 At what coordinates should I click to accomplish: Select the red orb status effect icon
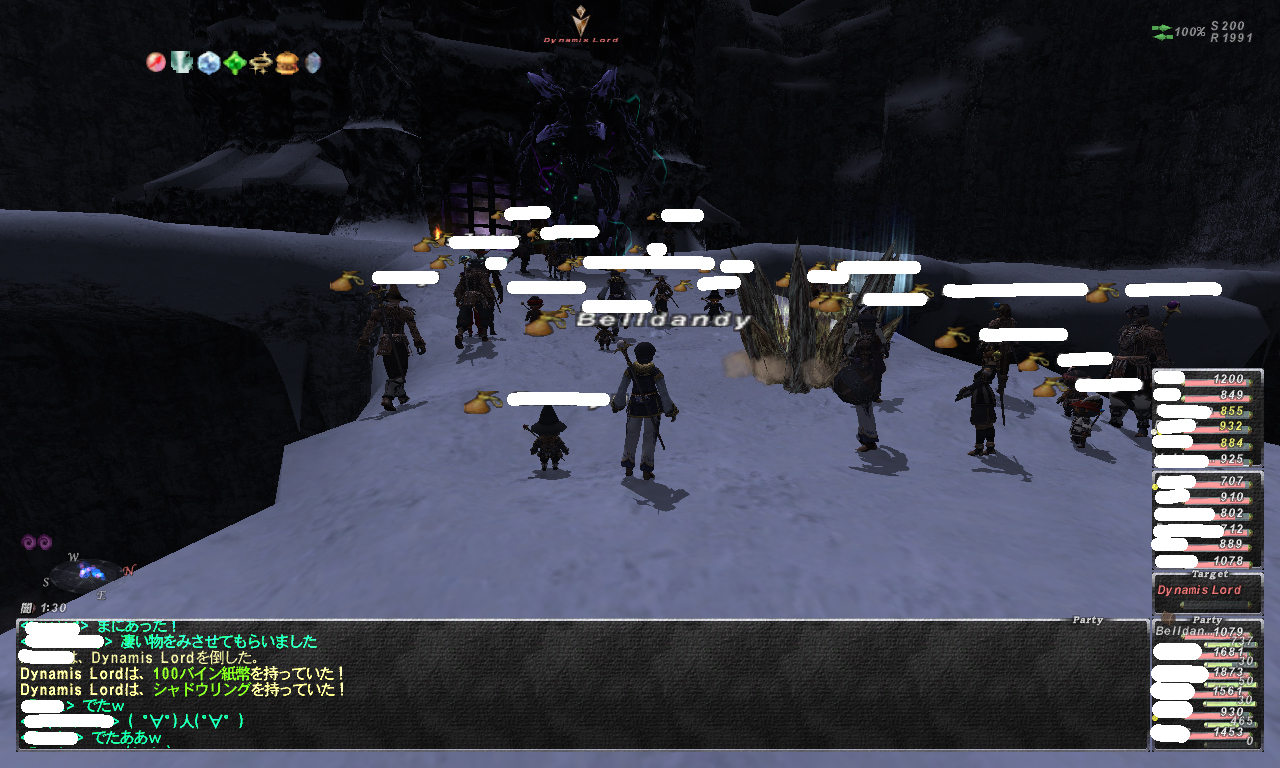(156, 63)
